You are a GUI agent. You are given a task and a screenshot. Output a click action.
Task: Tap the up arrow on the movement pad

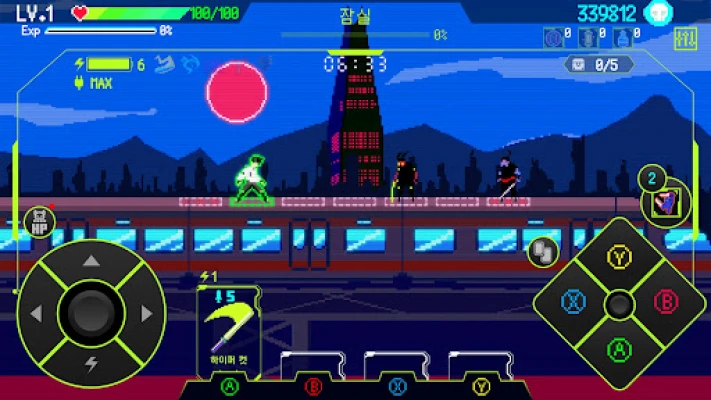(x=90, y=262)
